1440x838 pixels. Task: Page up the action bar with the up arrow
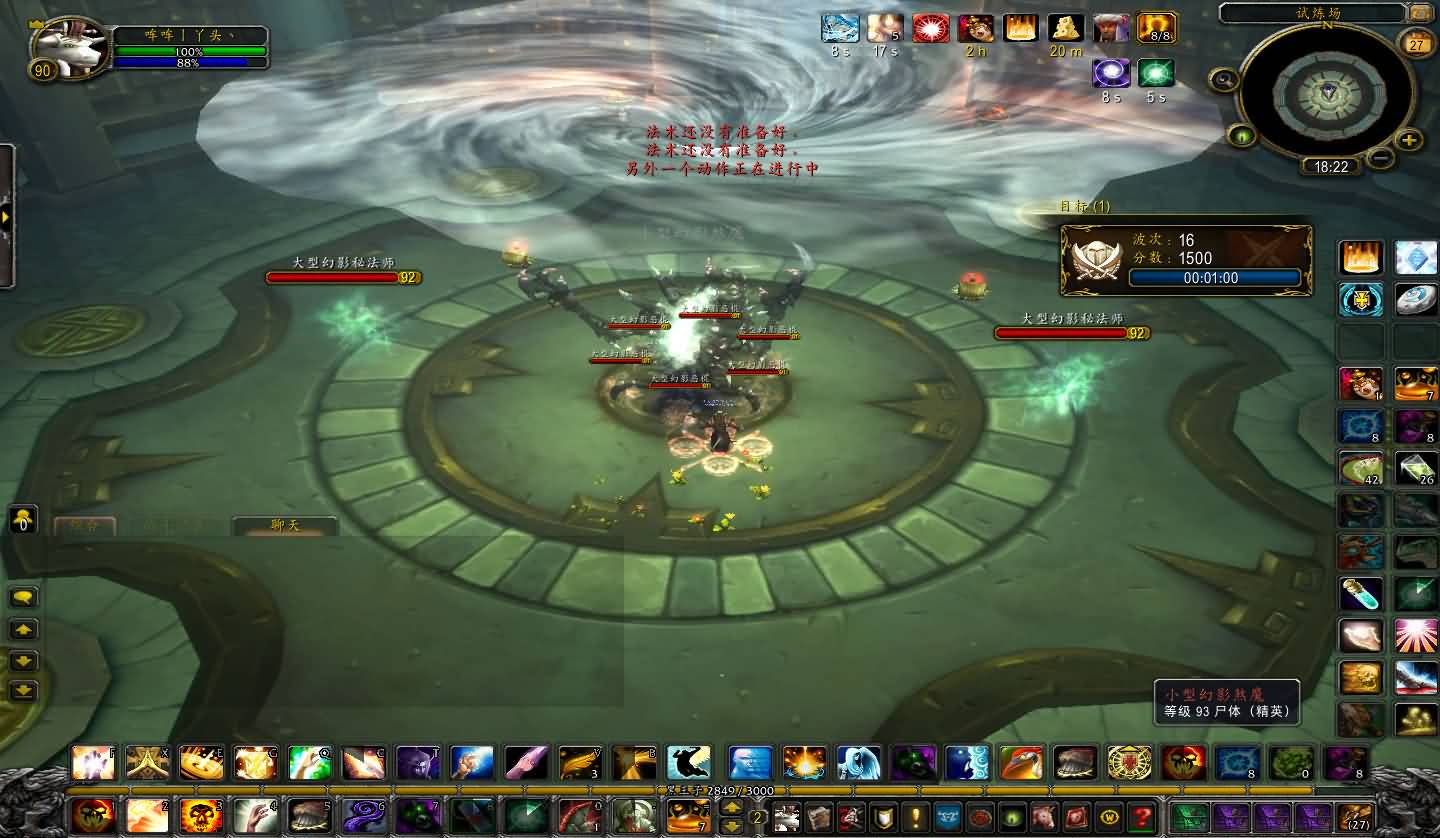pyautogui.click(x=732, y=807)
